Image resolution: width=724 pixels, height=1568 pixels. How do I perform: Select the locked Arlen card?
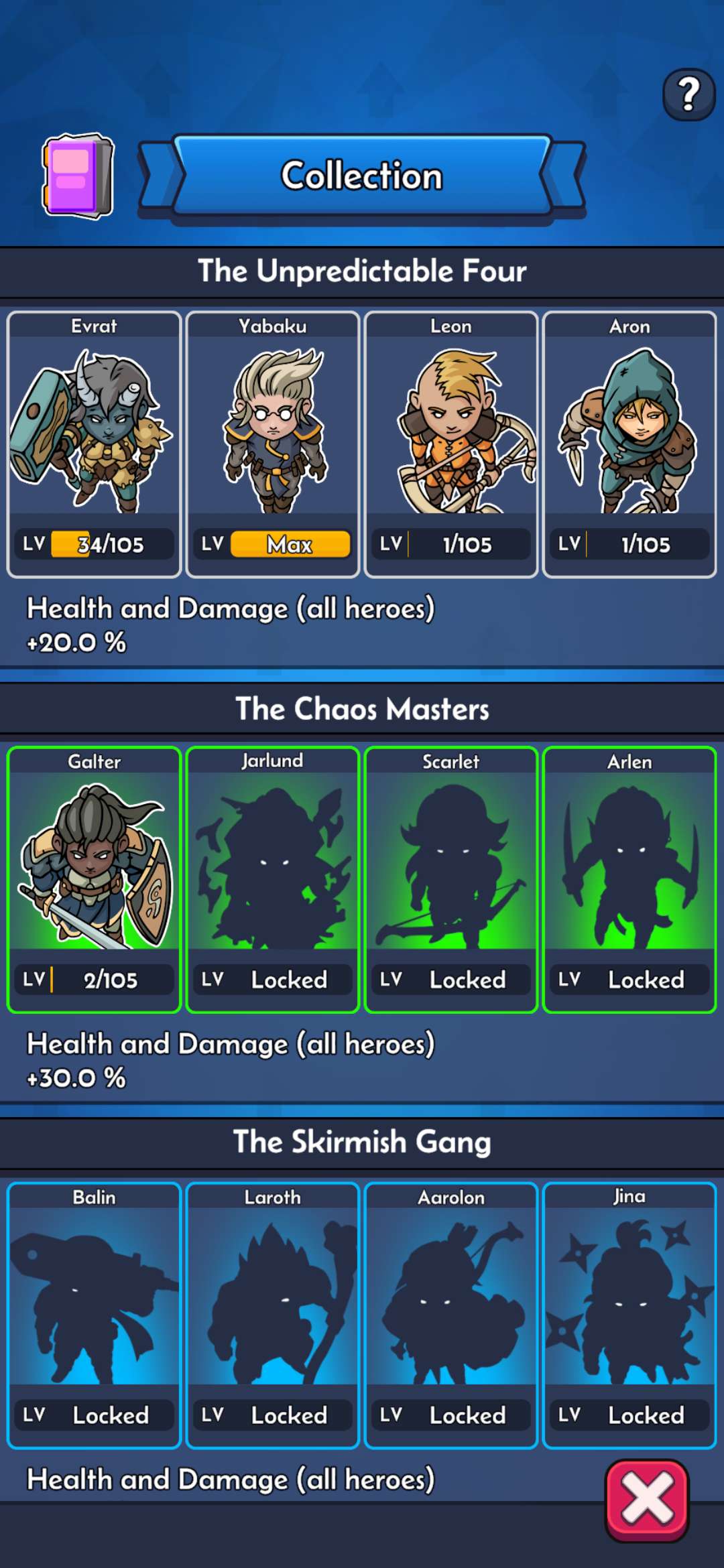[629, 879]
